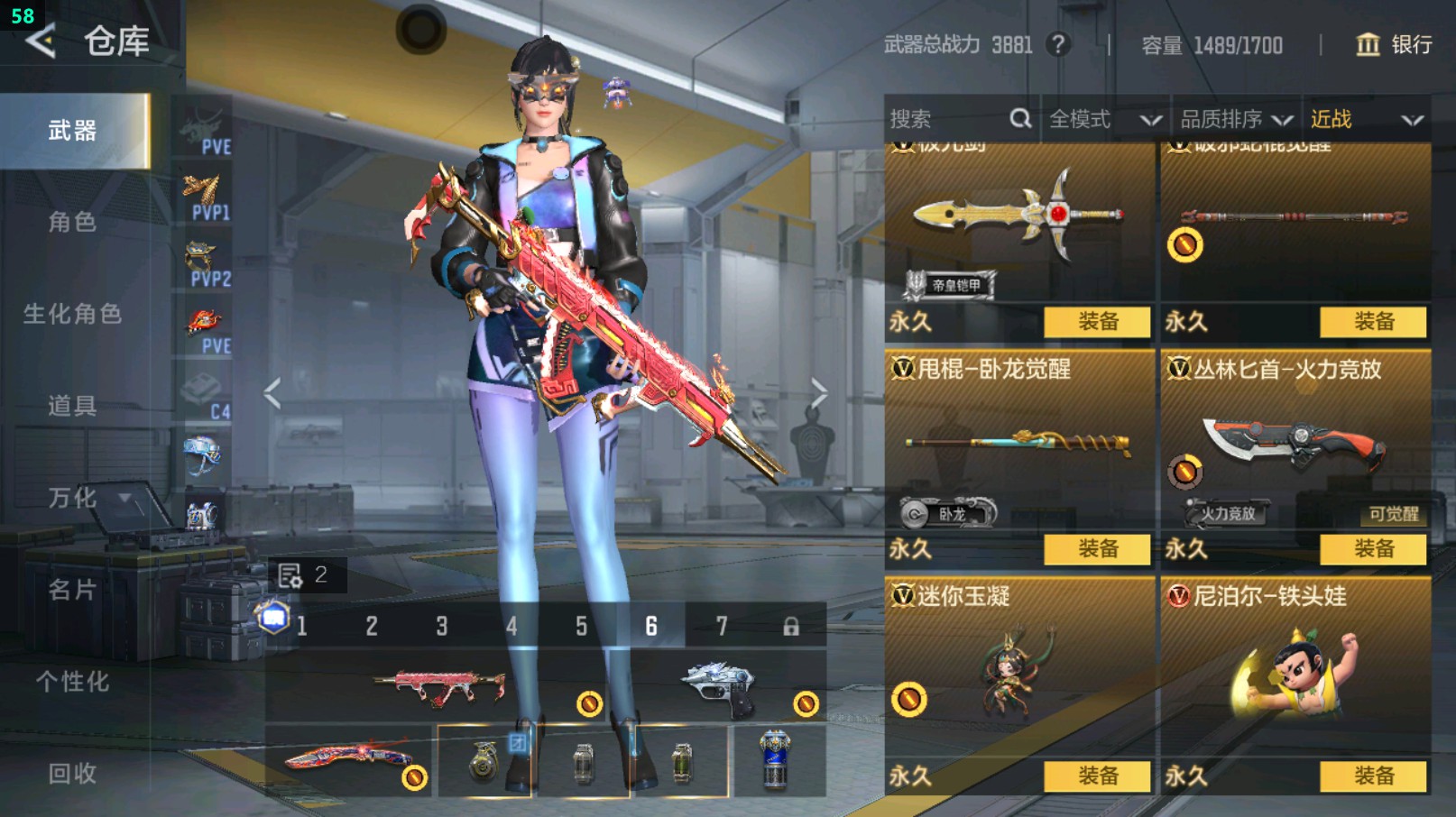Select the PVE loadout icon above PVP1

(x=206, y=126)
